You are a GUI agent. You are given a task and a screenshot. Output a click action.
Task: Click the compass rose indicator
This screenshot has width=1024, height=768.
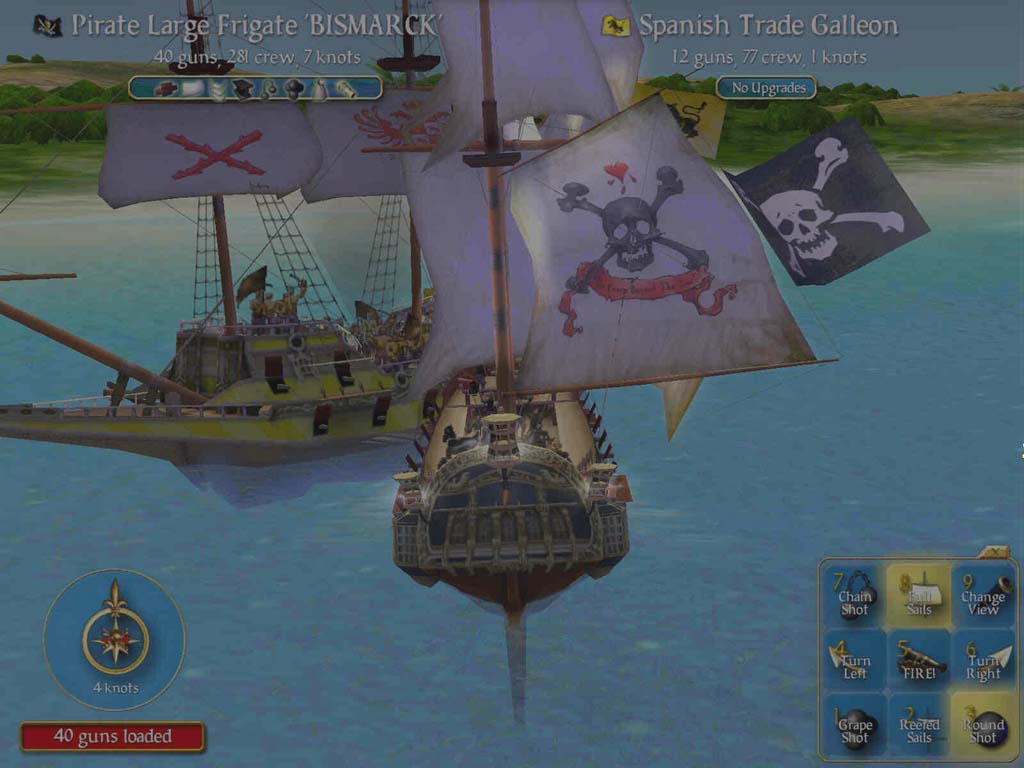116,640
